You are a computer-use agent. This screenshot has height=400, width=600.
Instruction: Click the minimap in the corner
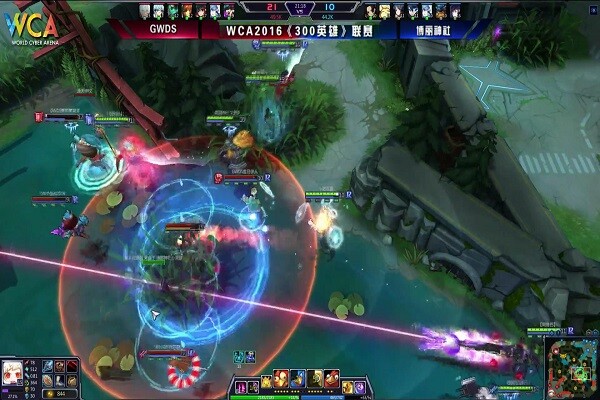click(572, 367)
